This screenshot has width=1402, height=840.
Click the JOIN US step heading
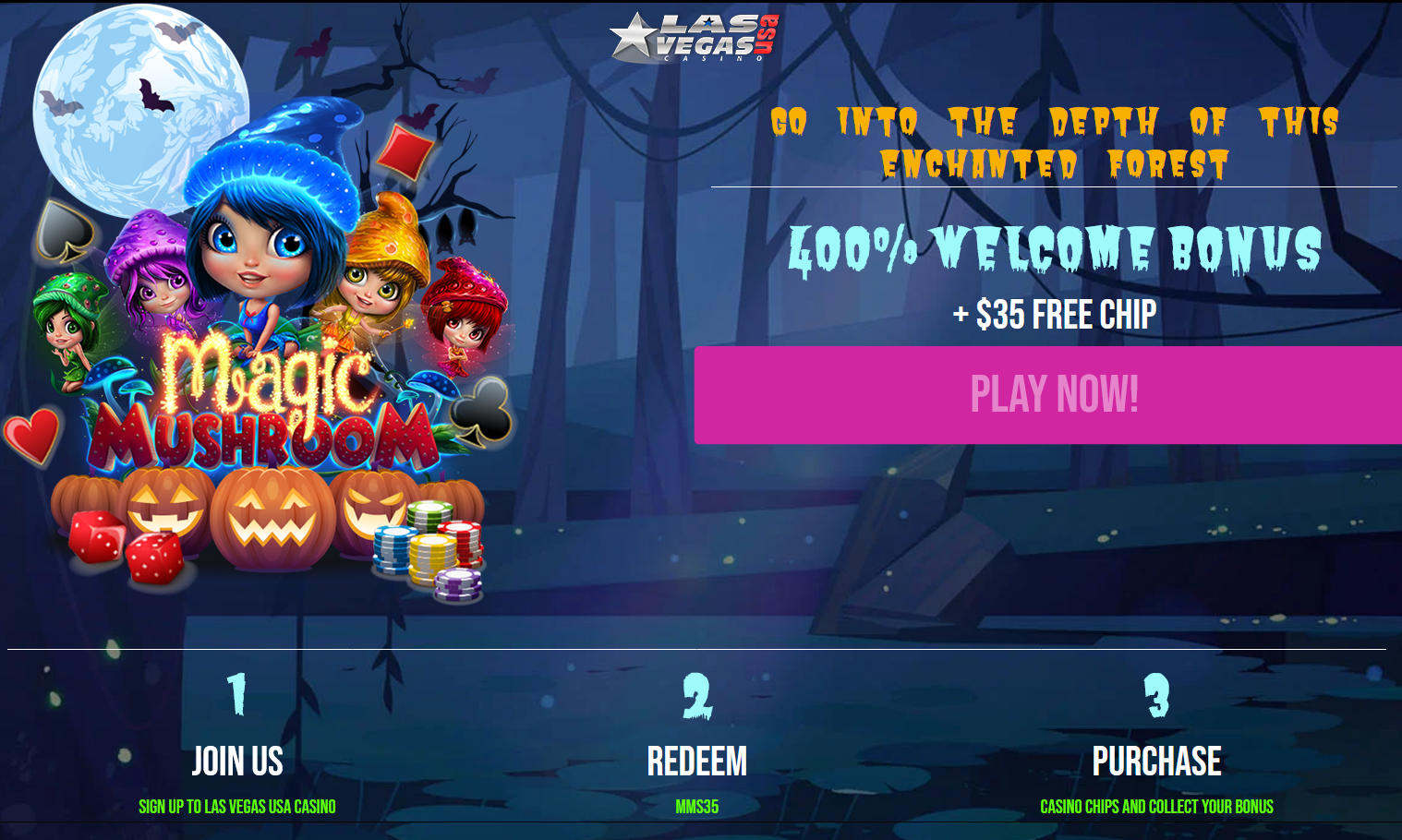tap(237, 762)
